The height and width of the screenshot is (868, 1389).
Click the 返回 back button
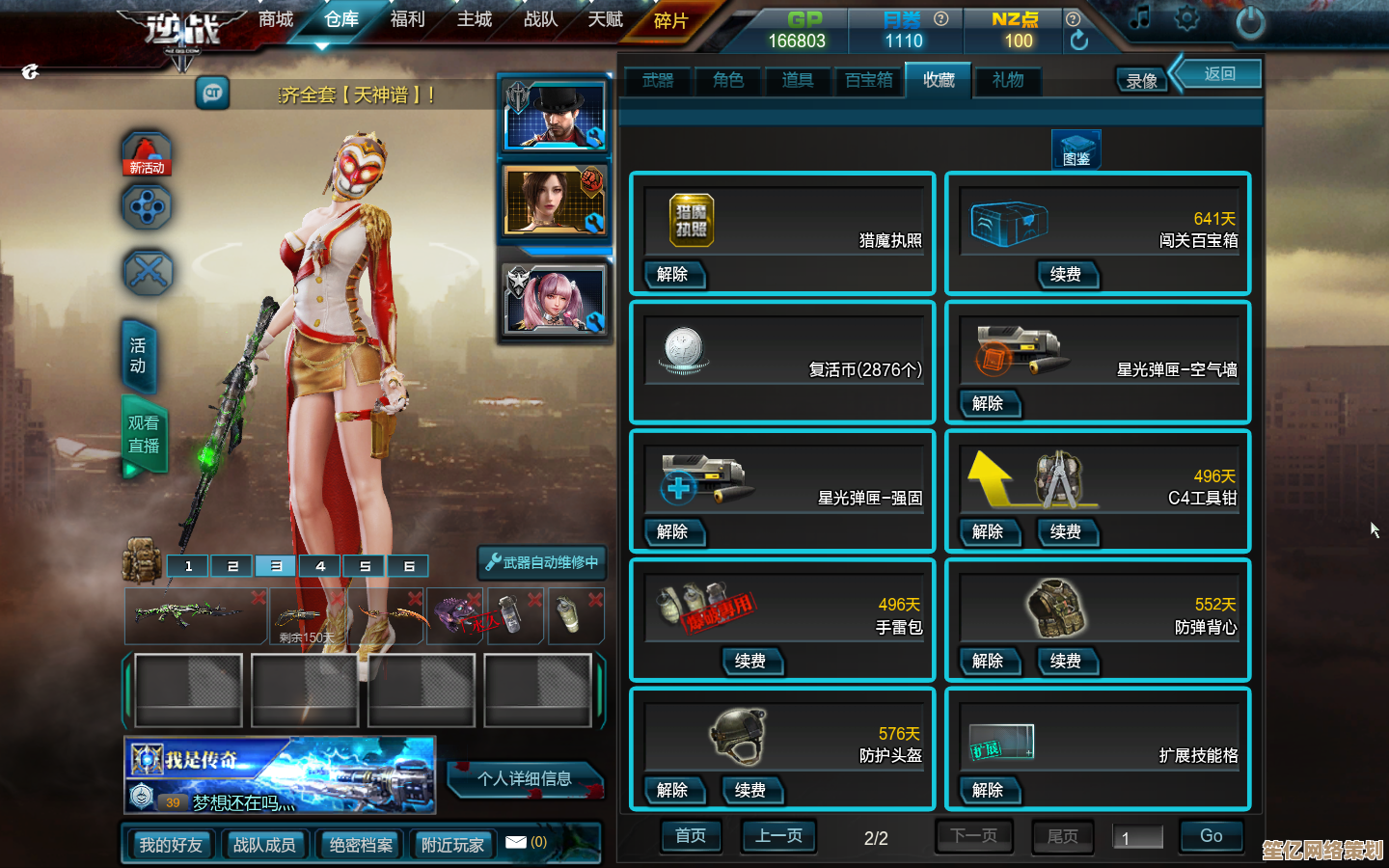1219,74
